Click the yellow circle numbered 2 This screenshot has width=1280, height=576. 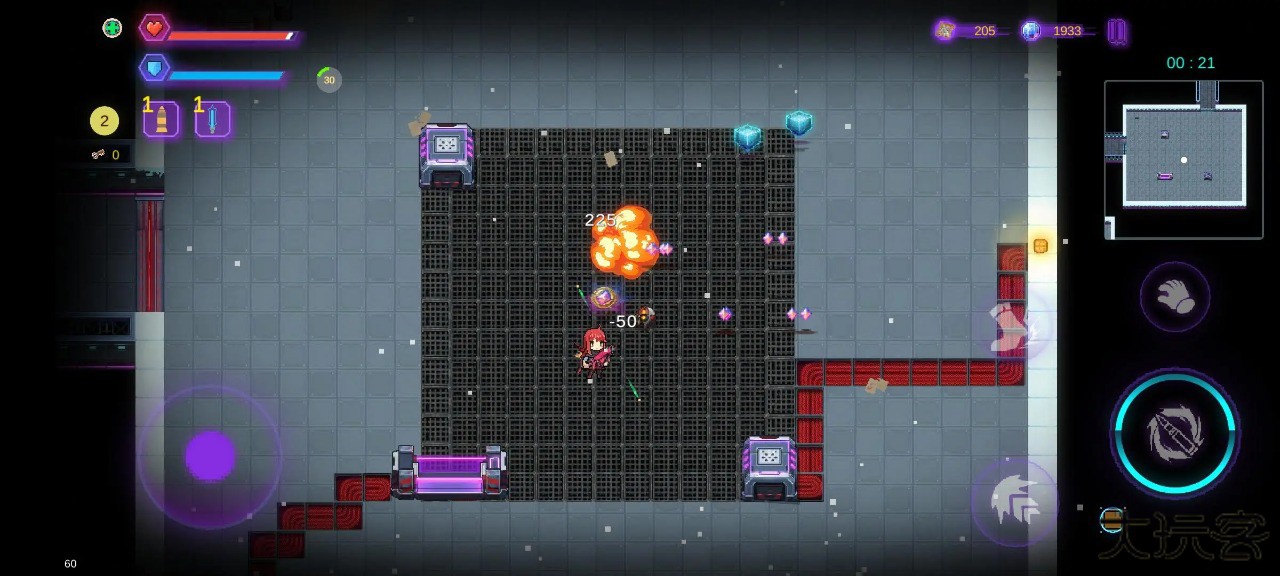104,121
